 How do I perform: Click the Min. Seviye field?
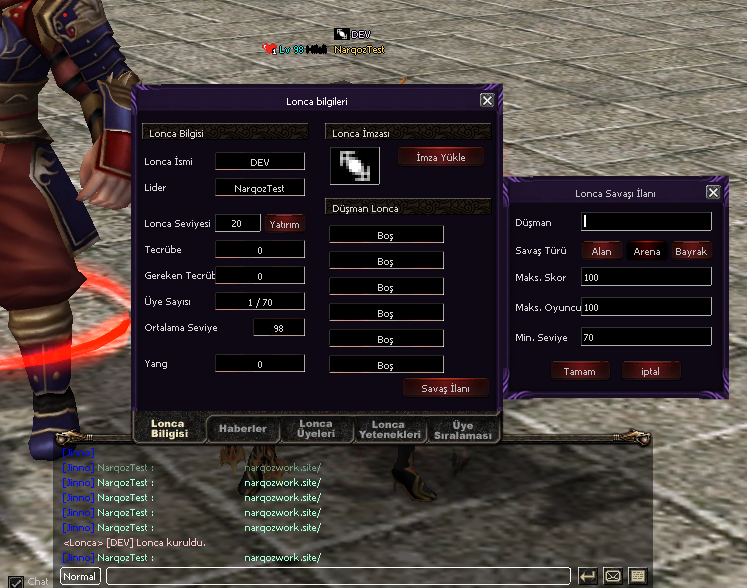647,338
